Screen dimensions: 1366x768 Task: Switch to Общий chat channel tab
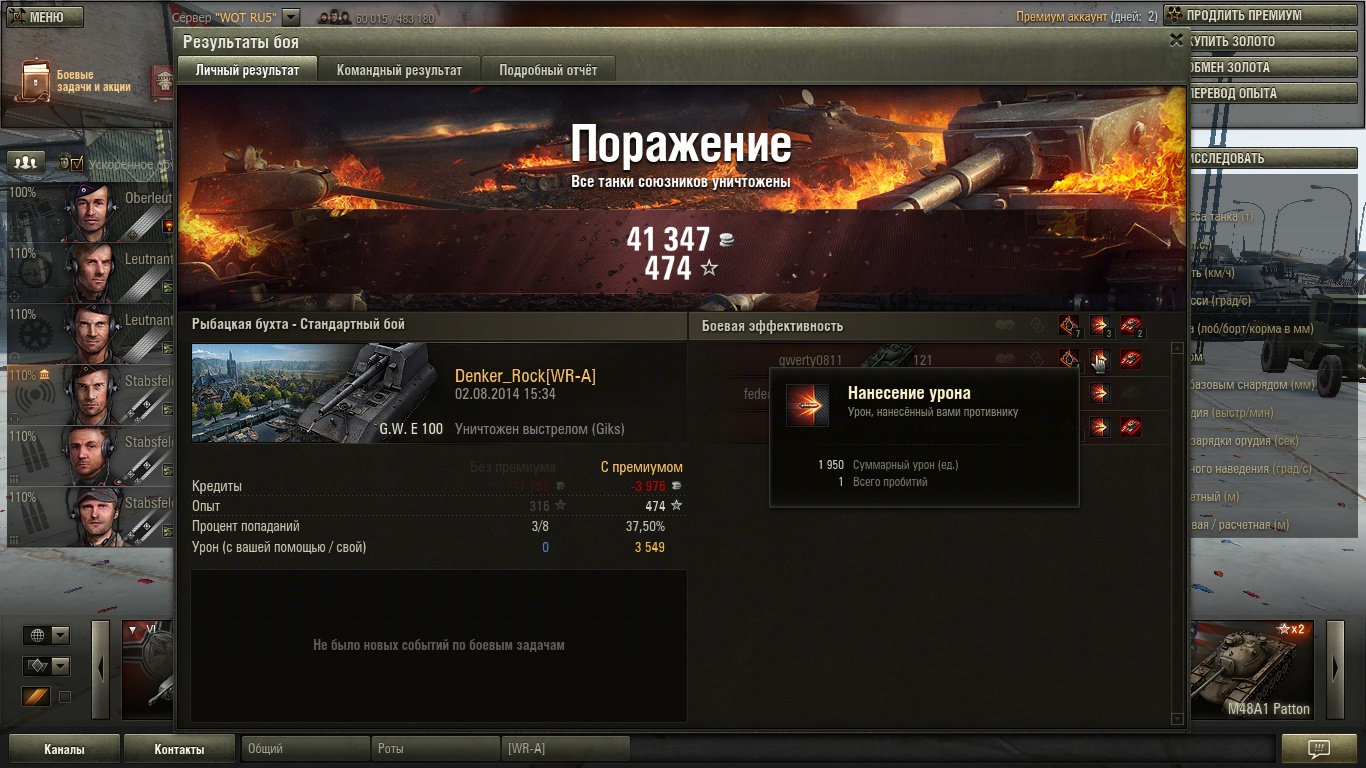click(305, 749)
